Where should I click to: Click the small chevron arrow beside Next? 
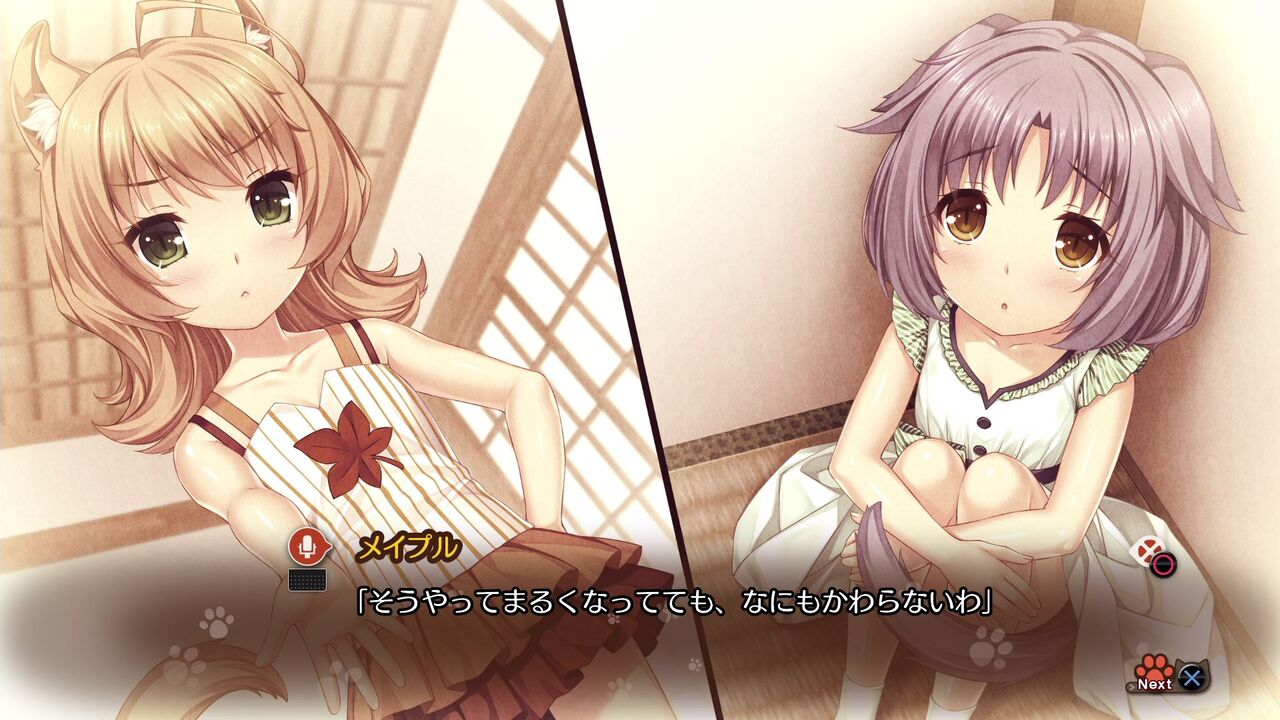[x=1131, y=685]
